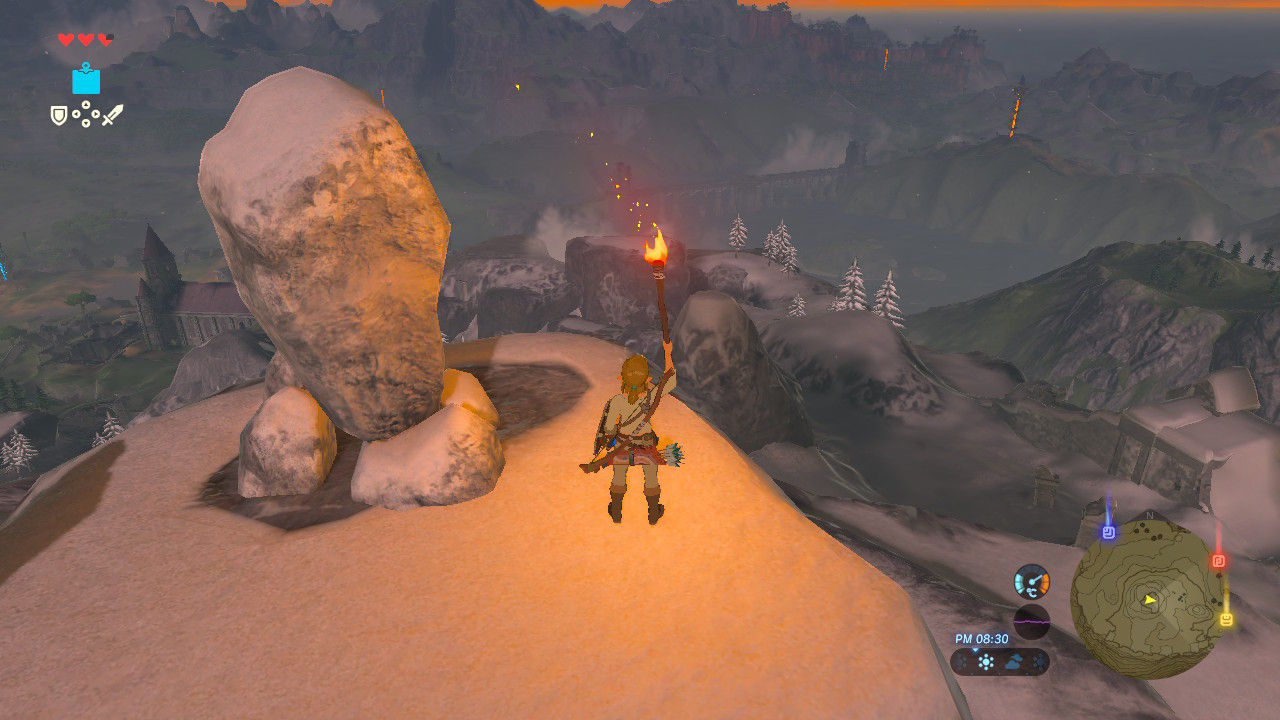Screen dimensions: 1280x720
Task: Open the sword weapon quick-select icon
Action: [x=112, y=115]
